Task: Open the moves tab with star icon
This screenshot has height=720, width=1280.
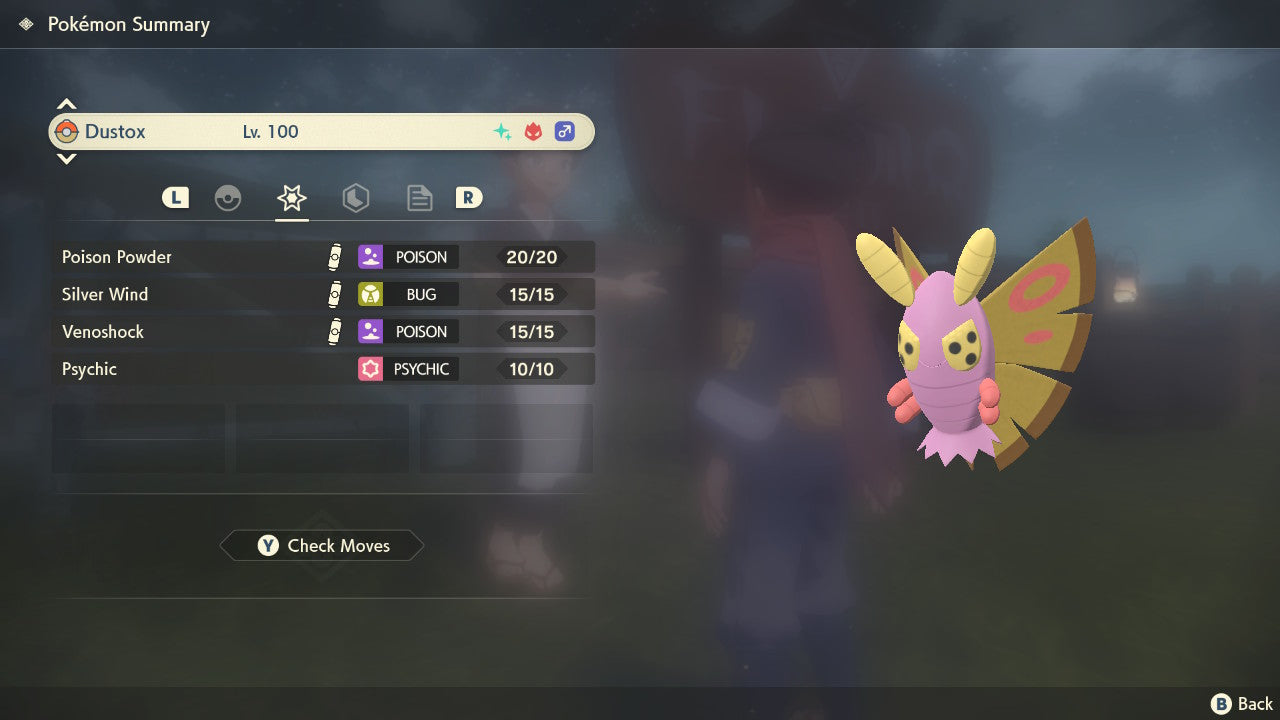Action: 292,198
